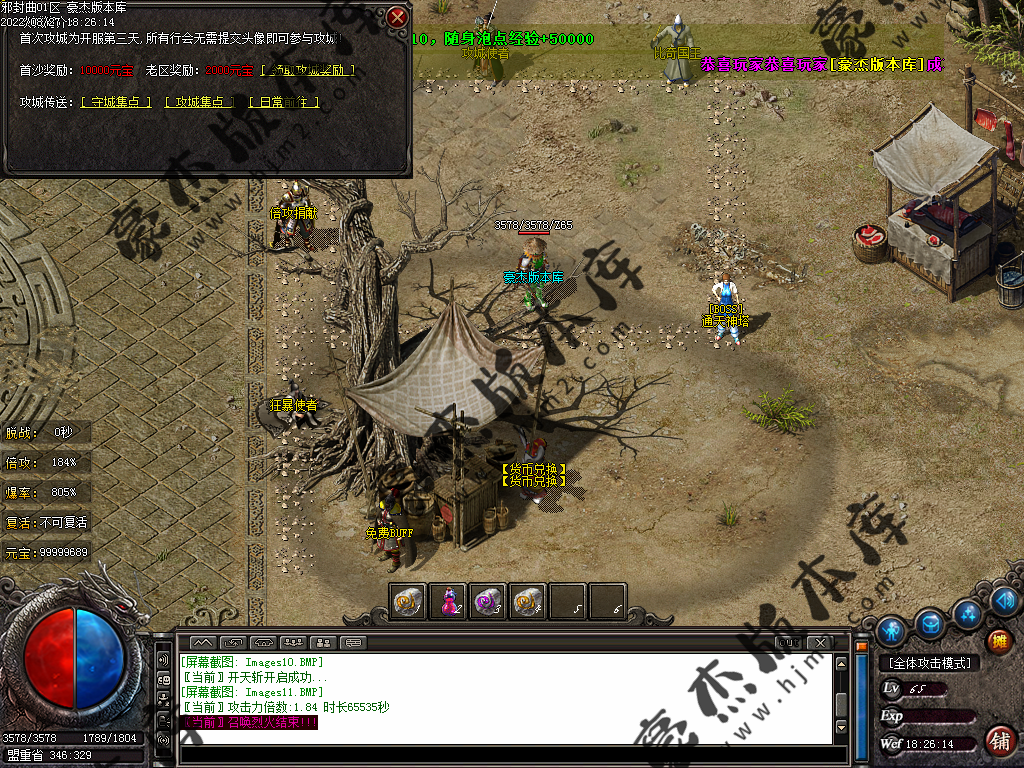
Task: Click the OUT button on chat bar
Action: point(788,641)
